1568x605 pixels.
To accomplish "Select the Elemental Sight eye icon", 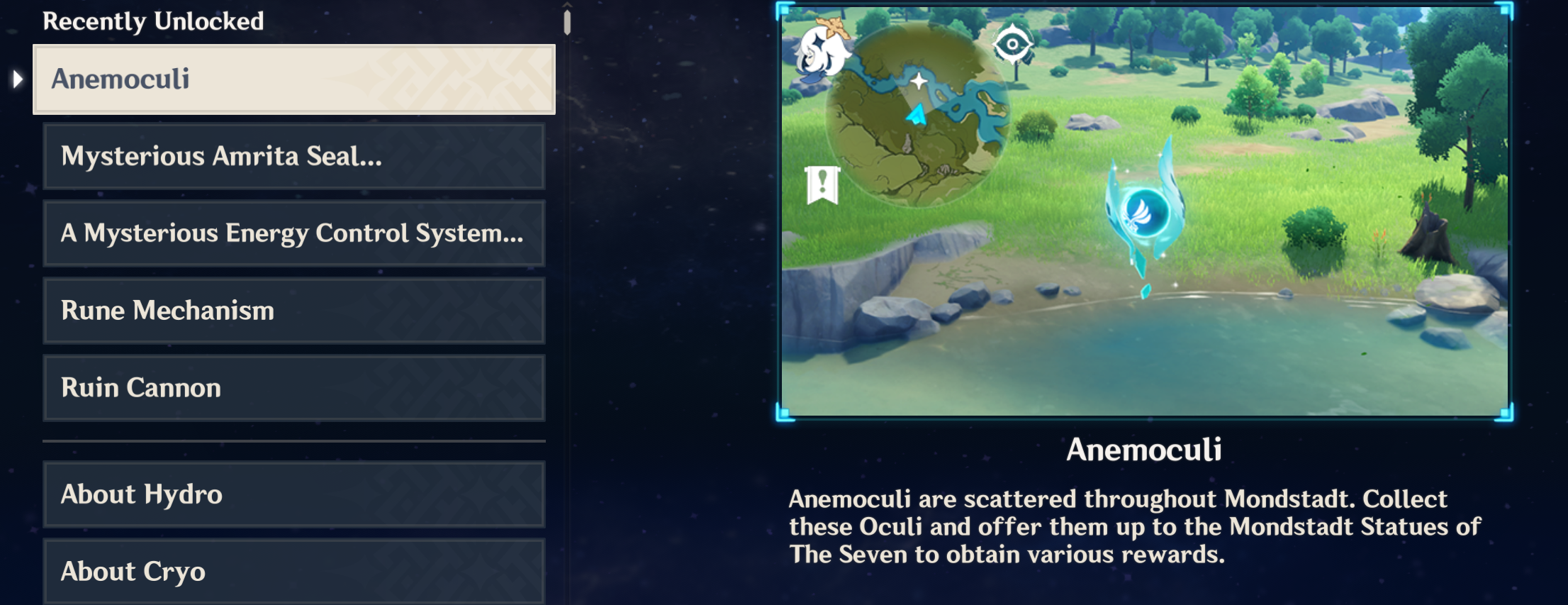I will coord(1013,42).
